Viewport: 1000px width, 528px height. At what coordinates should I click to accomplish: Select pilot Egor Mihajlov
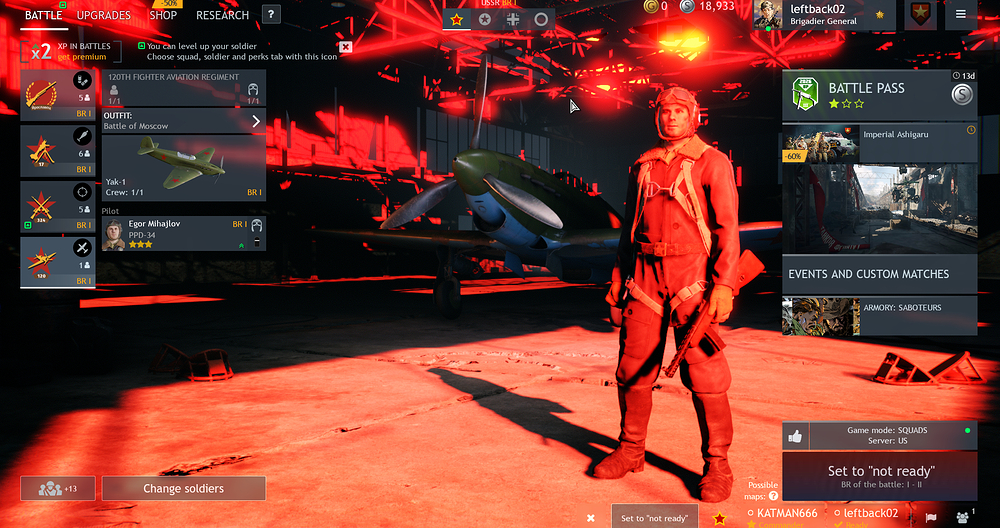pos(184,234)
